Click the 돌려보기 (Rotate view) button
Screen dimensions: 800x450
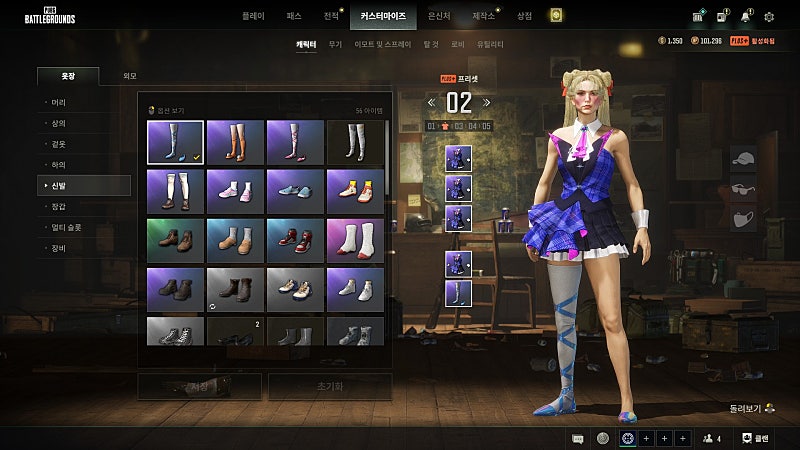(x=755, y=408)
